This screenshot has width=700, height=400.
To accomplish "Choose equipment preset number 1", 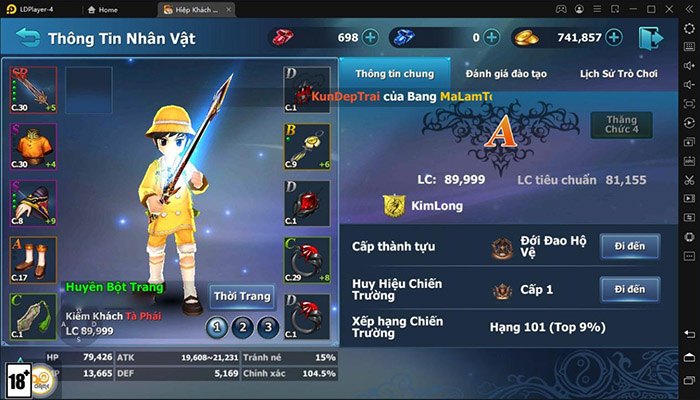I will 216,326.
